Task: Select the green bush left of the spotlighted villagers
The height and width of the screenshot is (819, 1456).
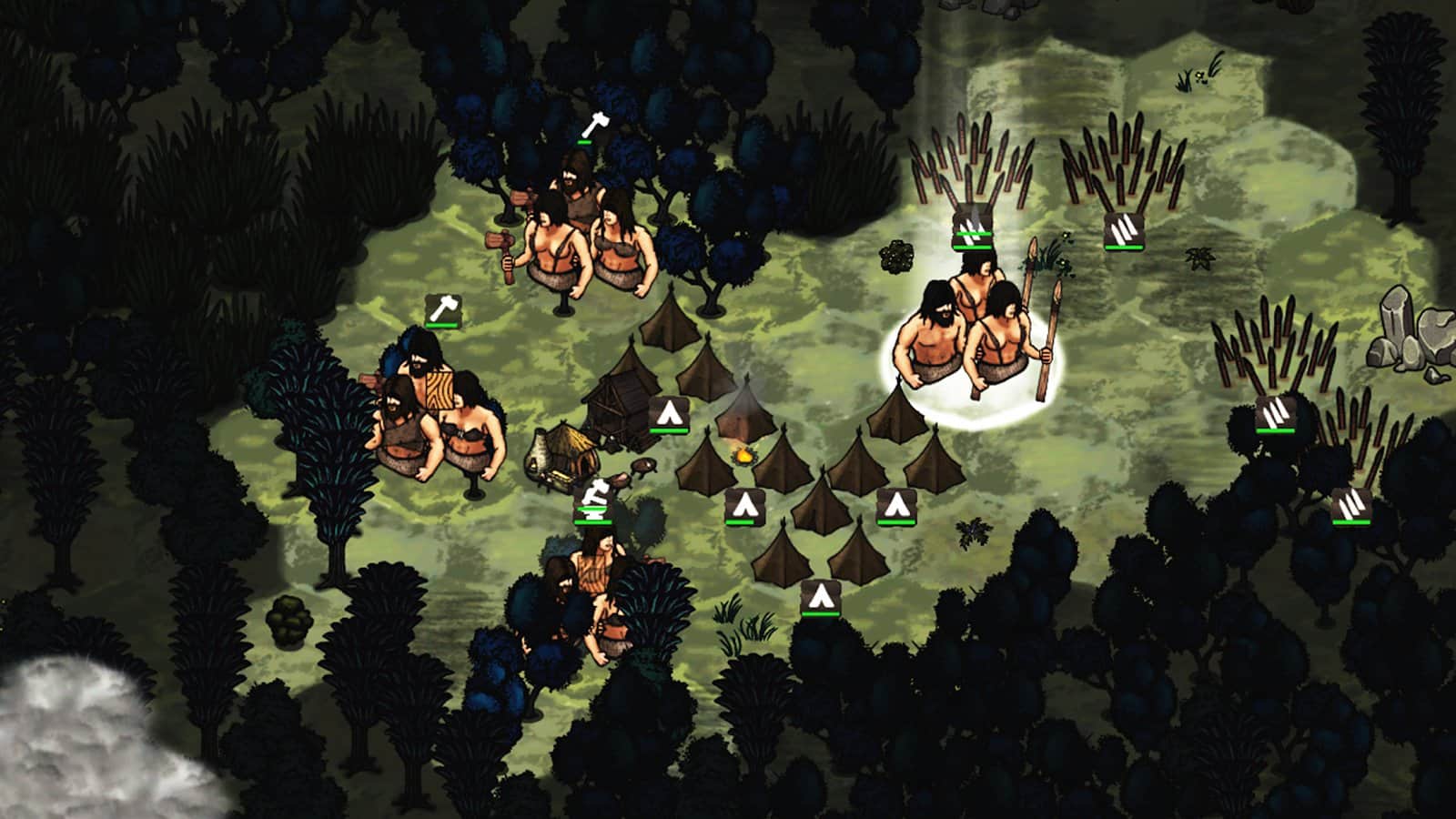Action: [x=895, y=258]
